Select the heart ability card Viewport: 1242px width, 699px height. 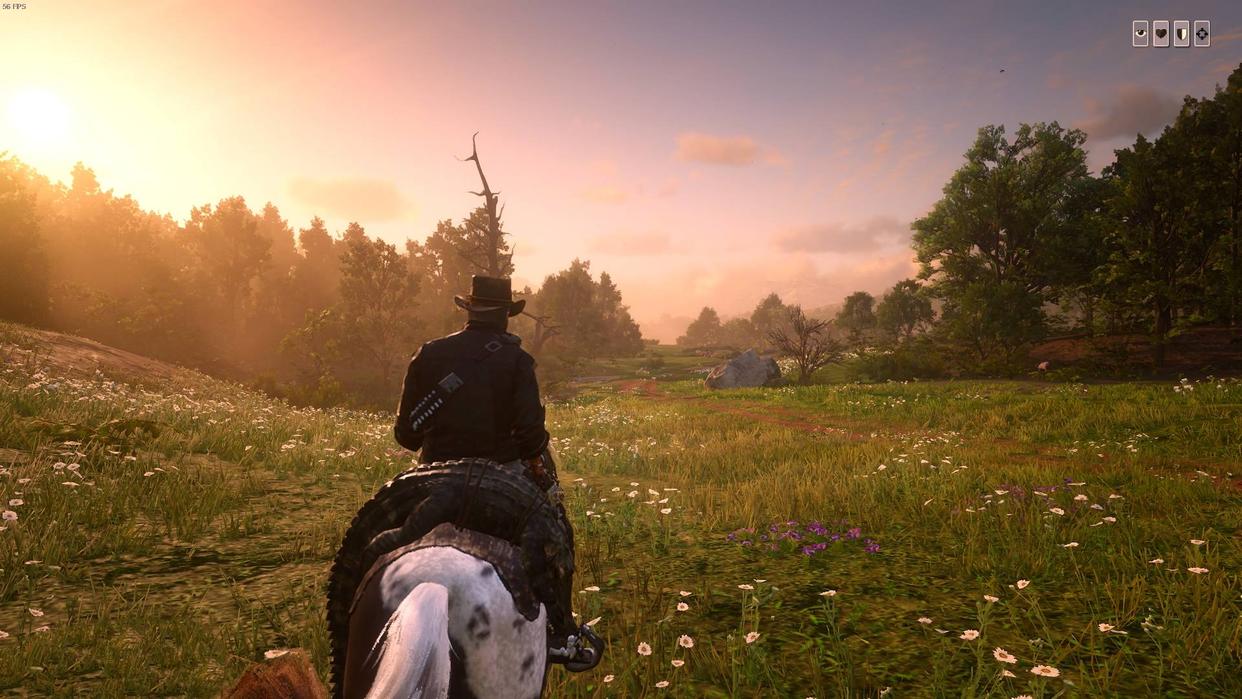(x=1161, y=34)
